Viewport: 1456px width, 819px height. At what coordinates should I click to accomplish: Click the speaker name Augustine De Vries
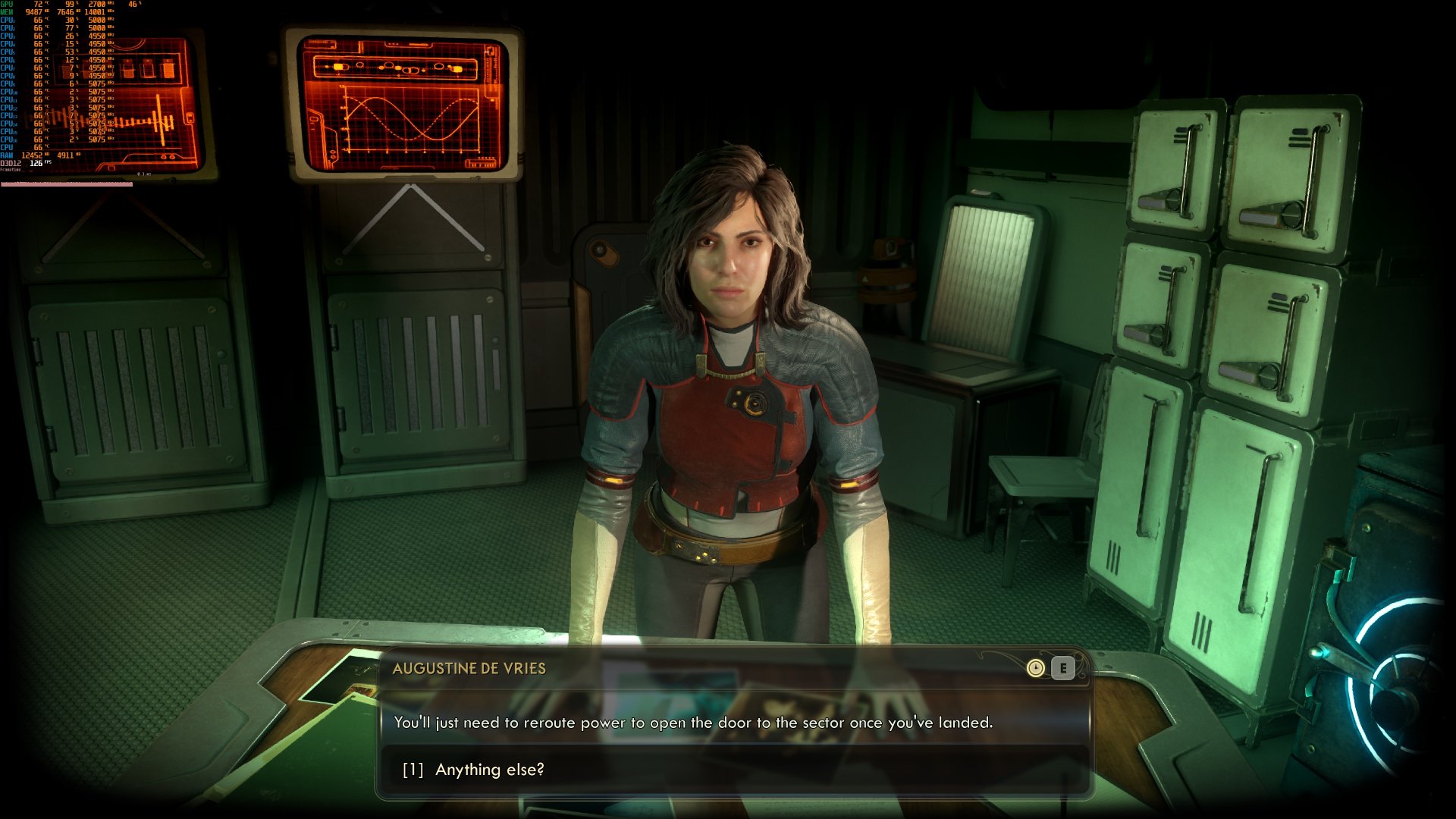469,668
